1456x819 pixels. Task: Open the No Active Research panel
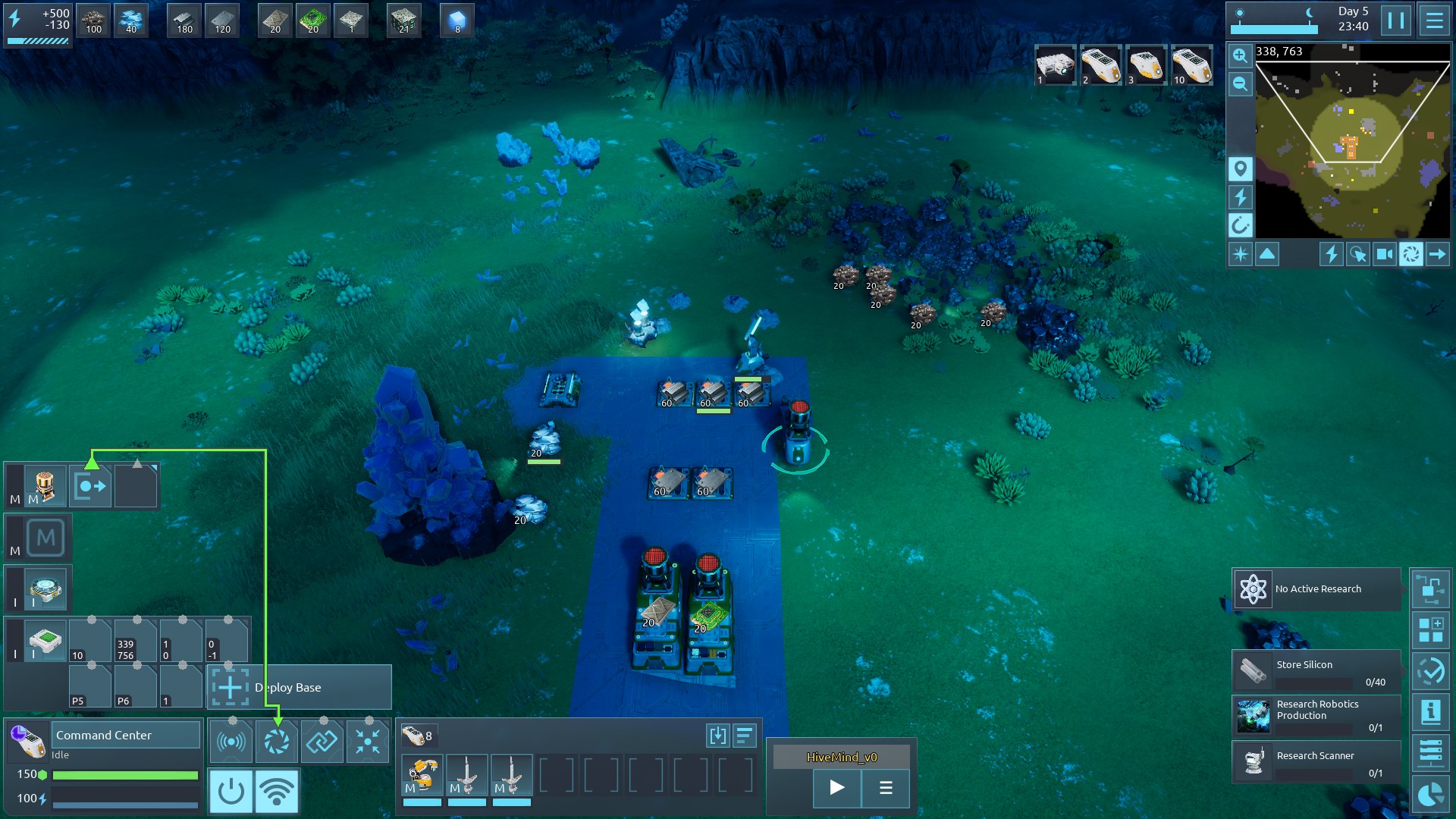click(x=1316, y=588)
